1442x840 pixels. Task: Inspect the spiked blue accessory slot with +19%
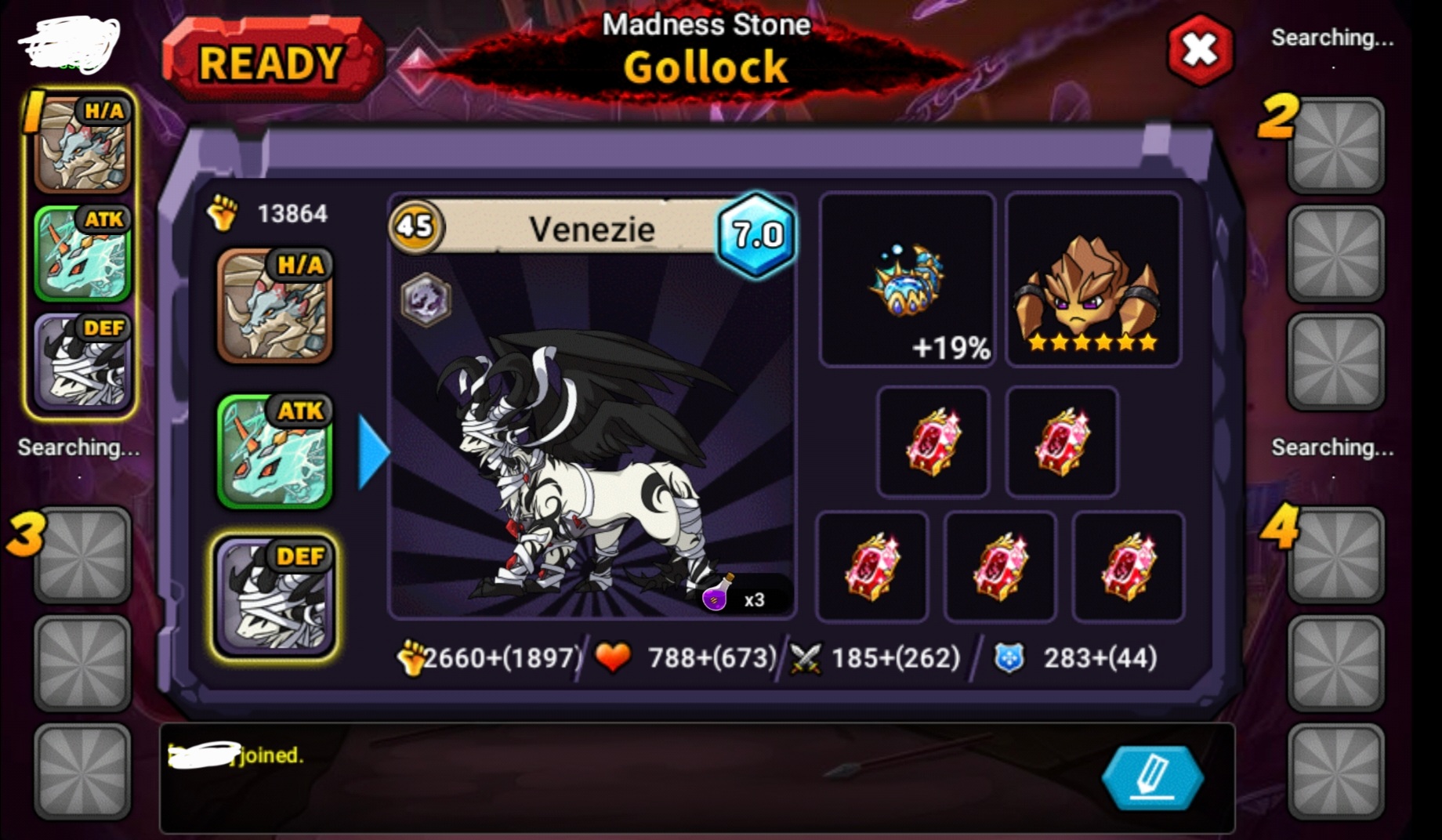[907, 280]
